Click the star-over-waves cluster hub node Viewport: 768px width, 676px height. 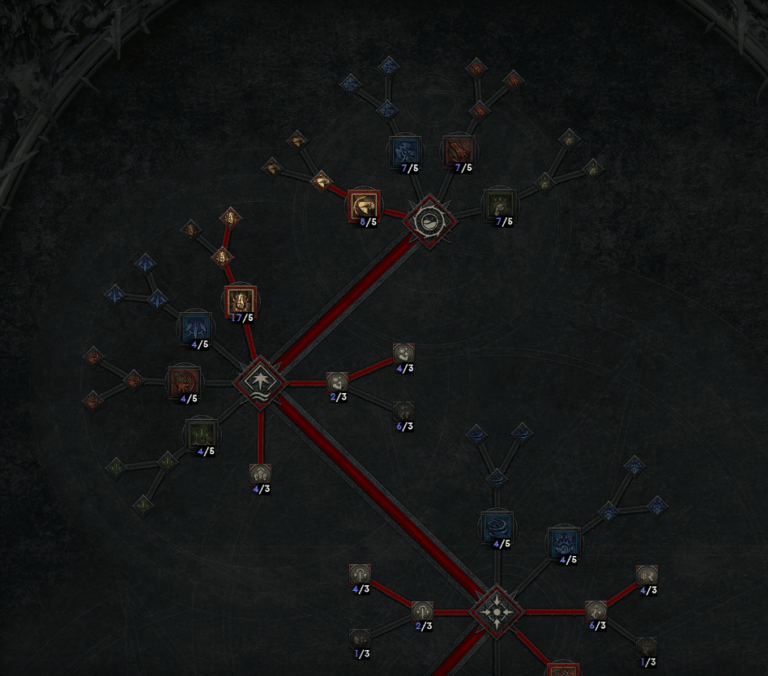point(260,381)
